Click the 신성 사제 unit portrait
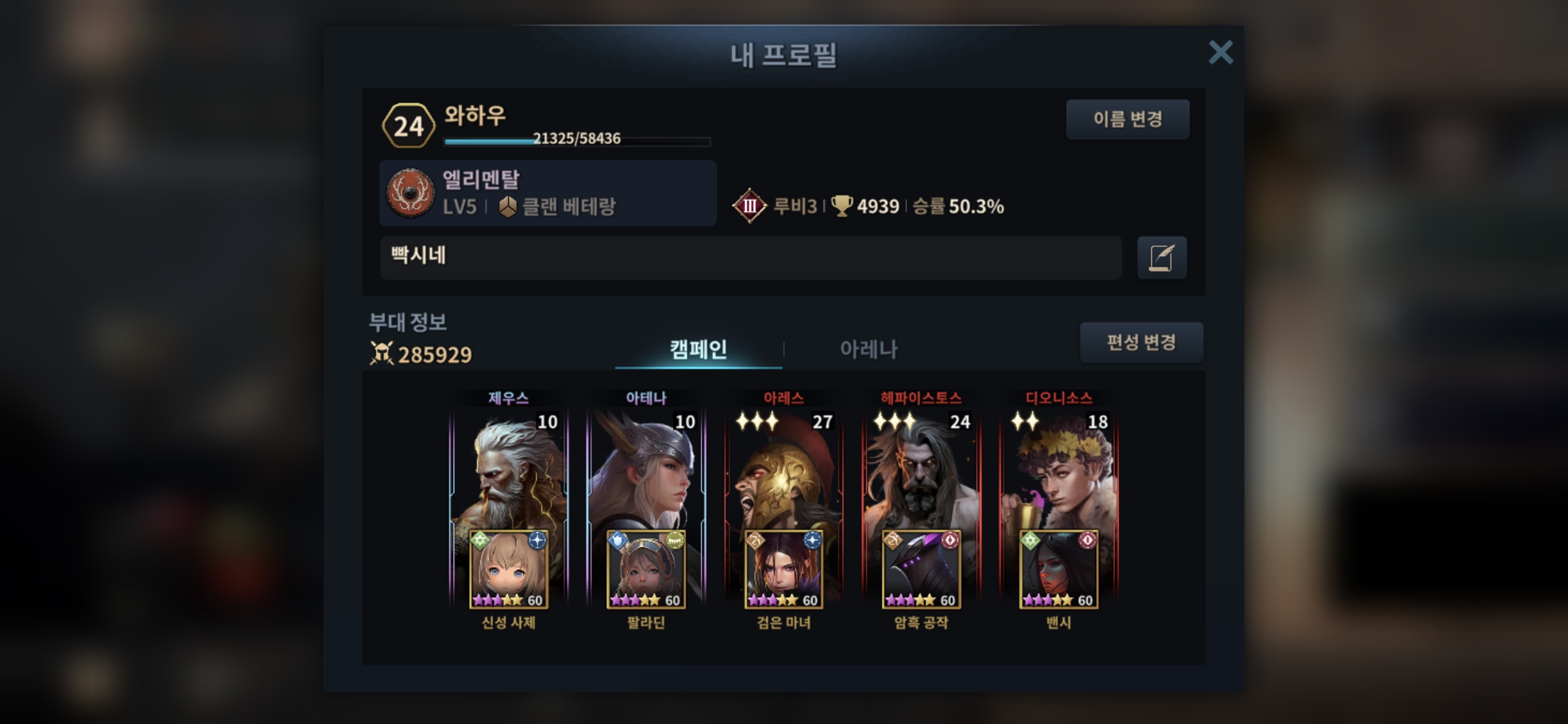Viewport: 1568px width, 724px height. click(509, 570)
